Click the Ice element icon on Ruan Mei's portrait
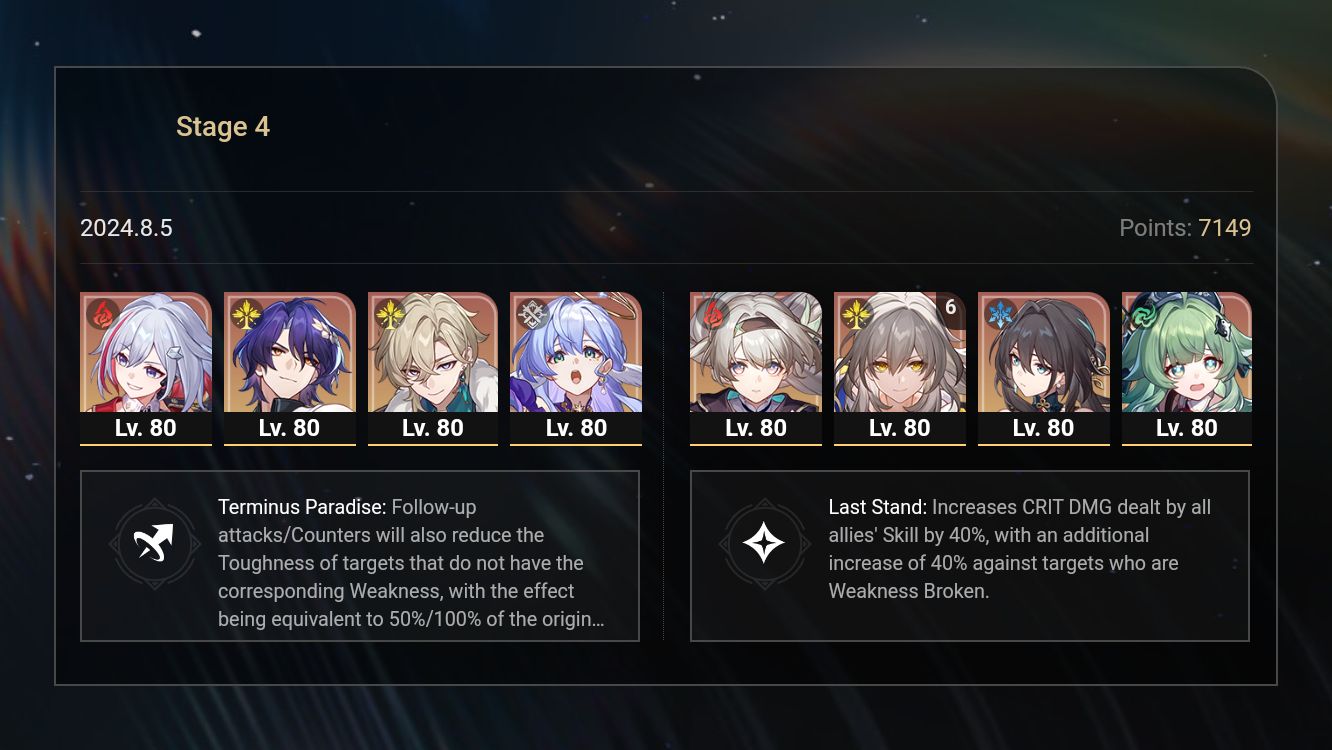Screen dimensions: 1332x750 pyautogui.click(x=998, y=313)
